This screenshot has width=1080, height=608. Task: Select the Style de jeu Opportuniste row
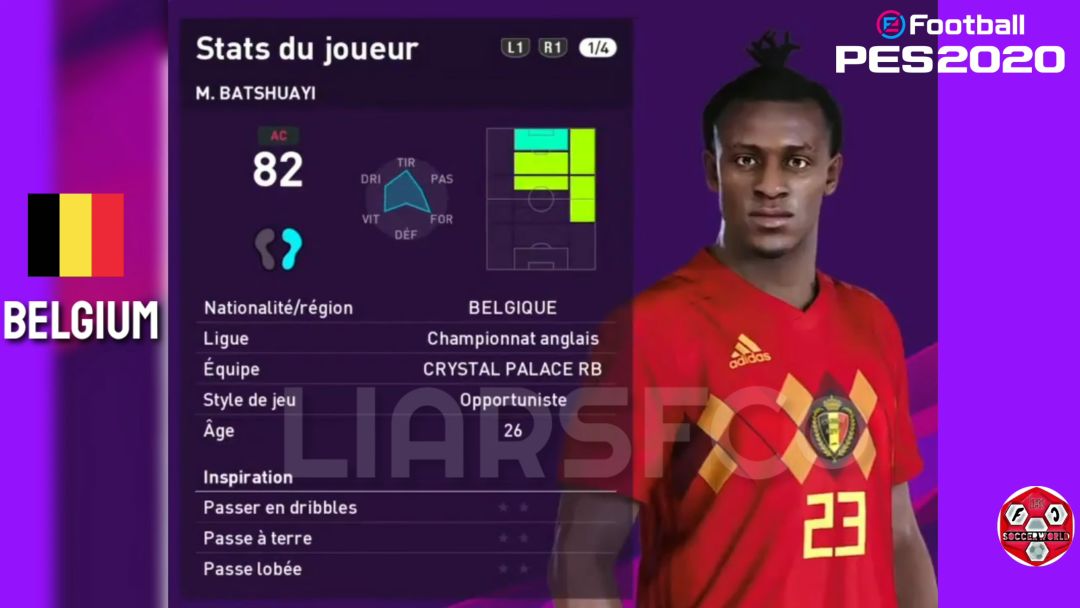tap(403, 400)
